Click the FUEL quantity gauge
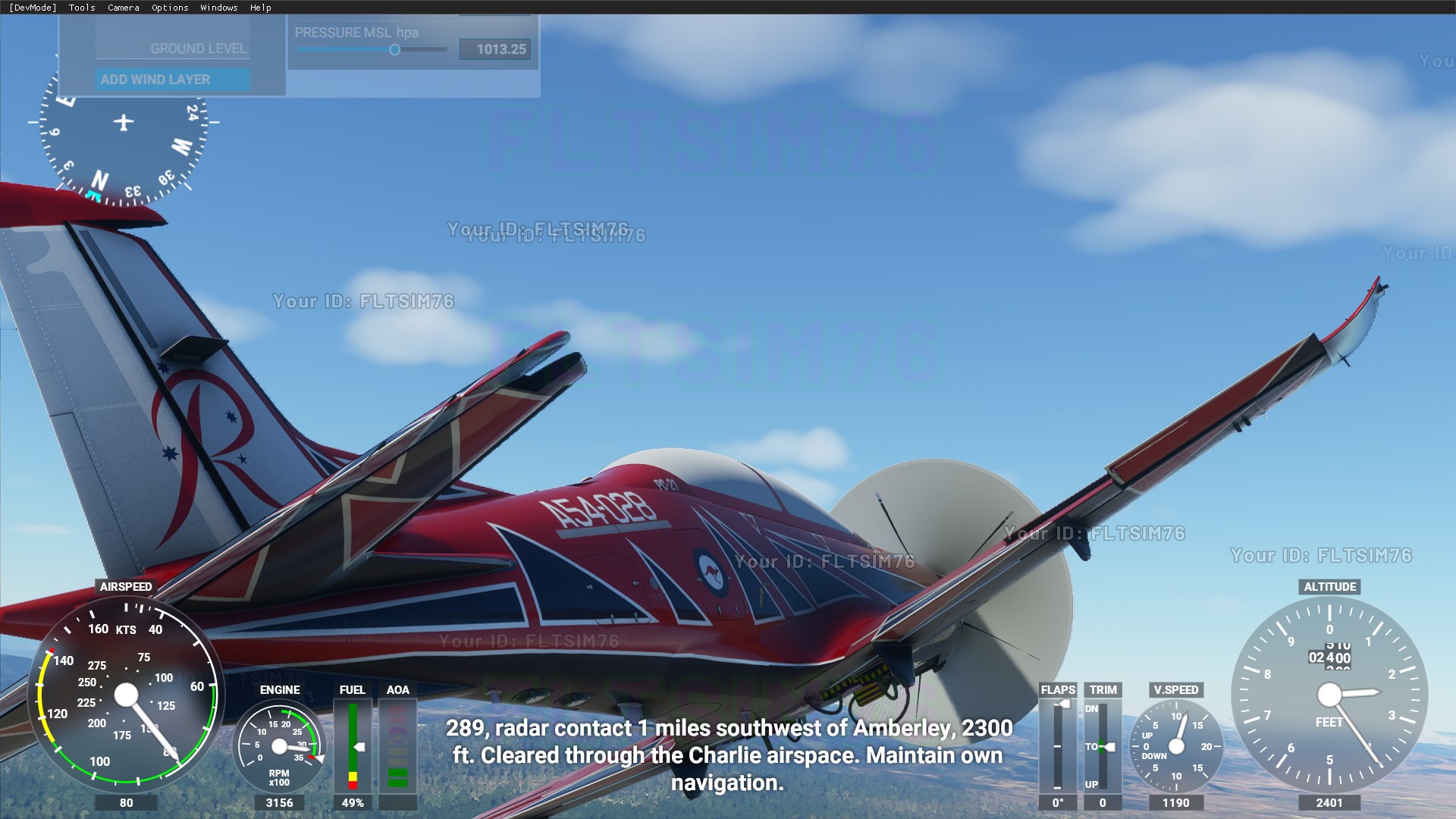The width and height of the screenshot is (1456, 819). [x=353, y=747]
